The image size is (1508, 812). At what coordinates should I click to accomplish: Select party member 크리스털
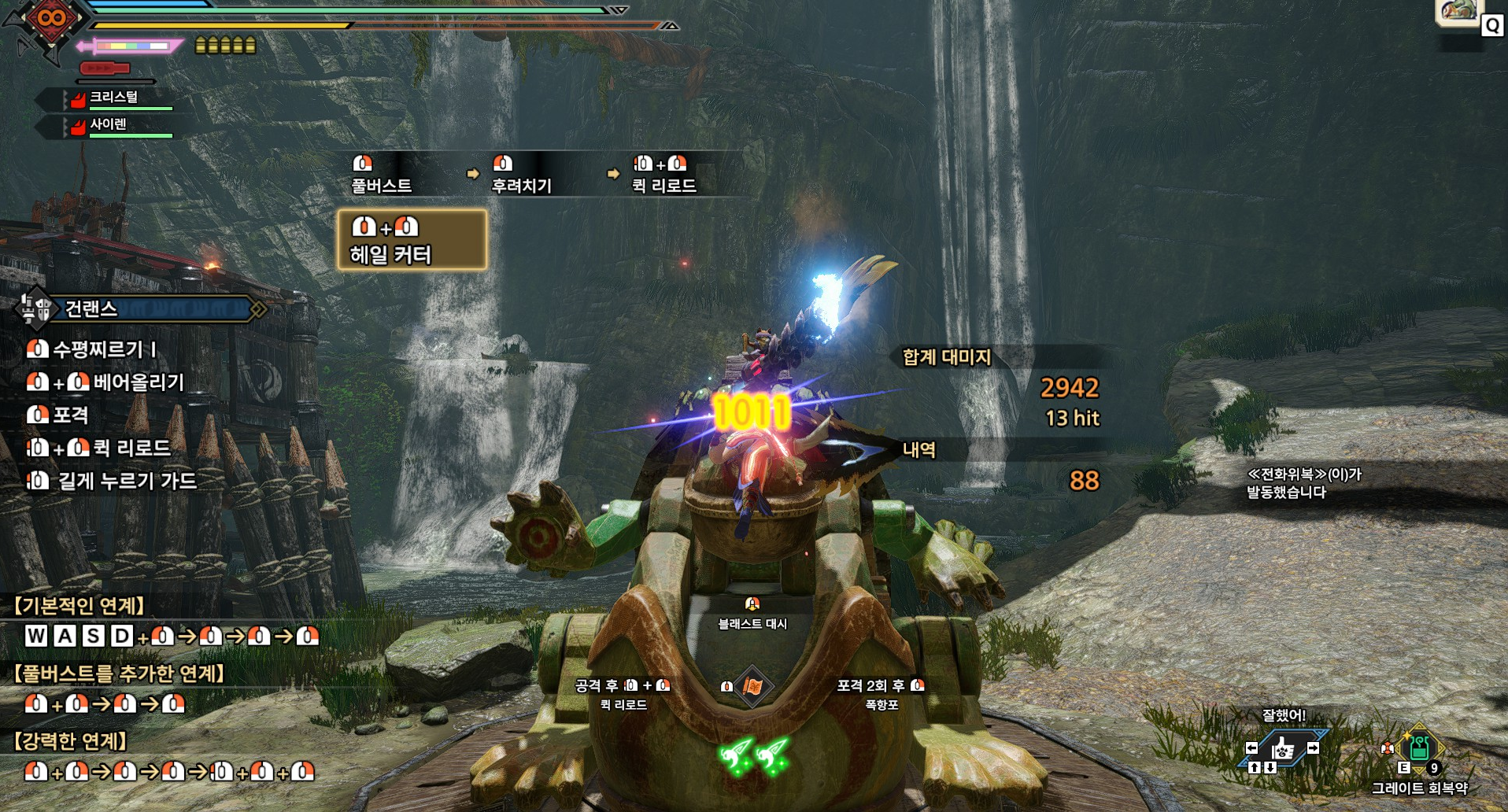(114, 98)
